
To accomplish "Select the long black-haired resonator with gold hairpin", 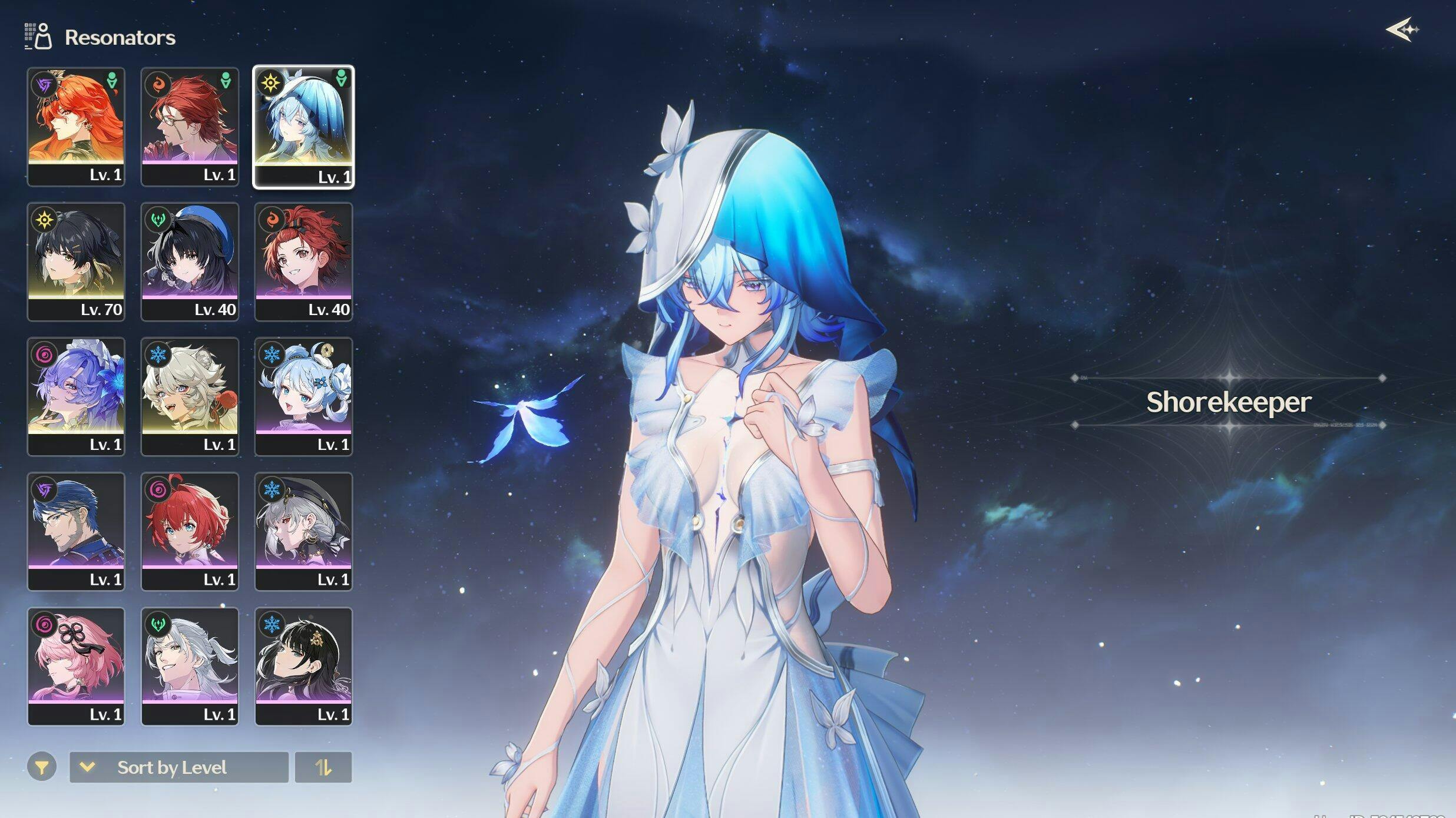I will coord(303,666).
